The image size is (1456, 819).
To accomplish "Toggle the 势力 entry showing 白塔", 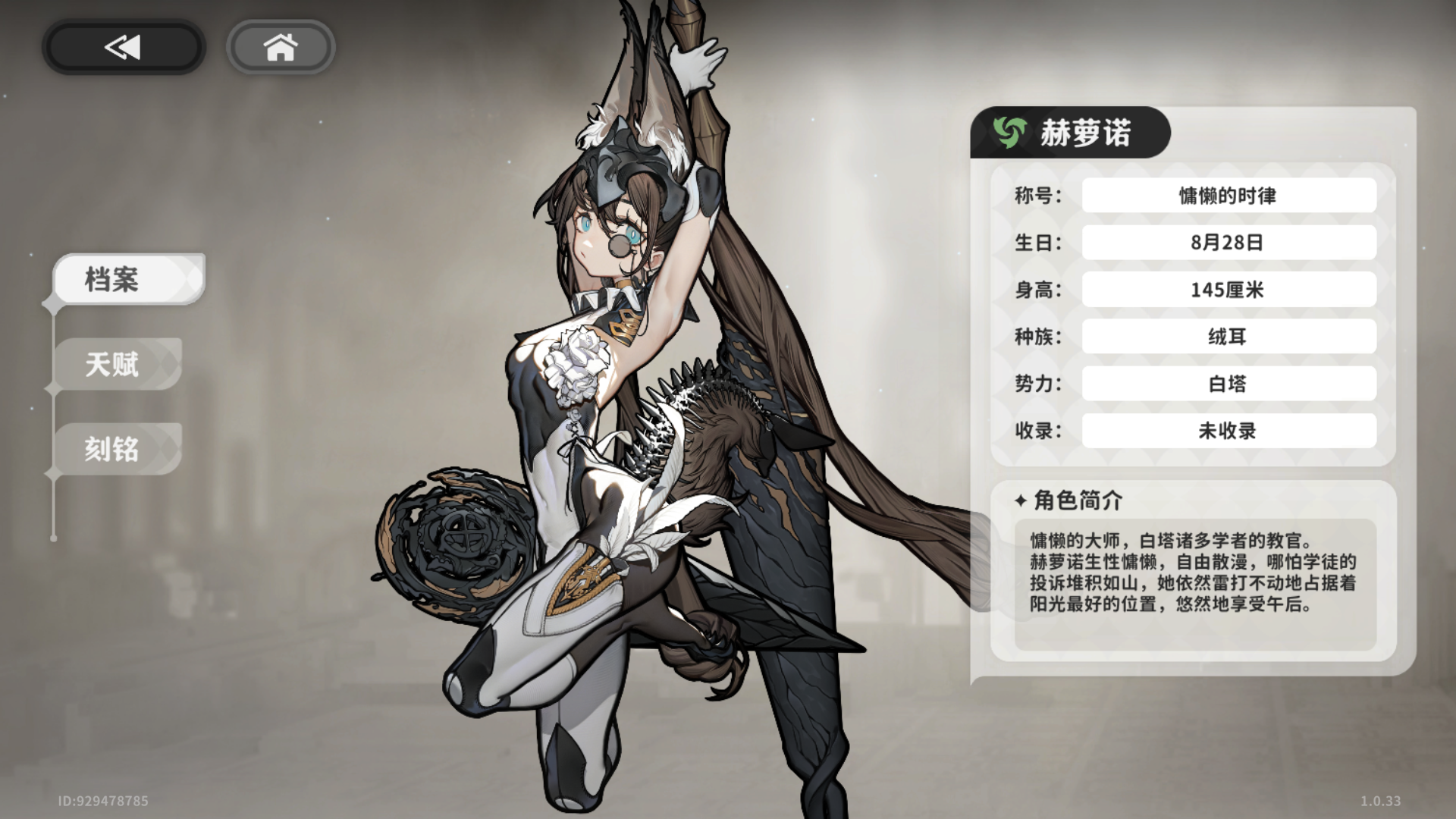I will pos(1228,384).
